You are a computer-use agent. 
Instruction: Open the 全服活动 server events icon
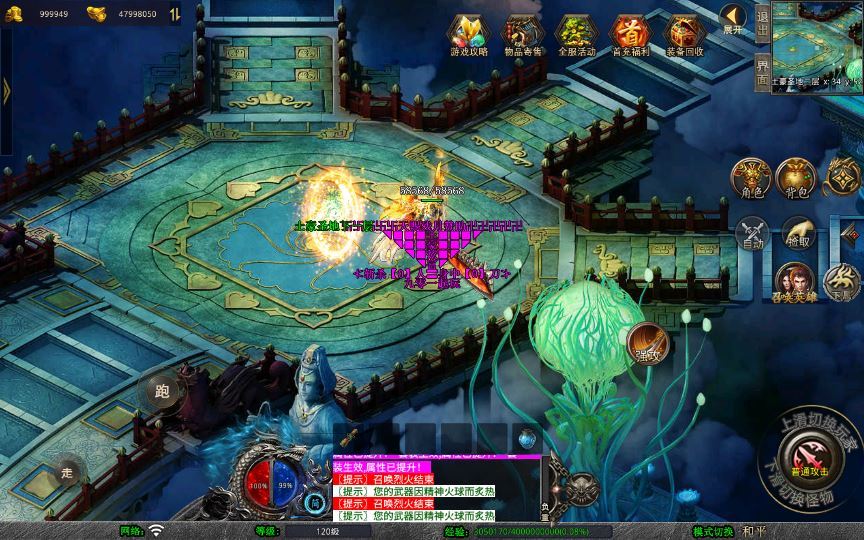[574, 33]
